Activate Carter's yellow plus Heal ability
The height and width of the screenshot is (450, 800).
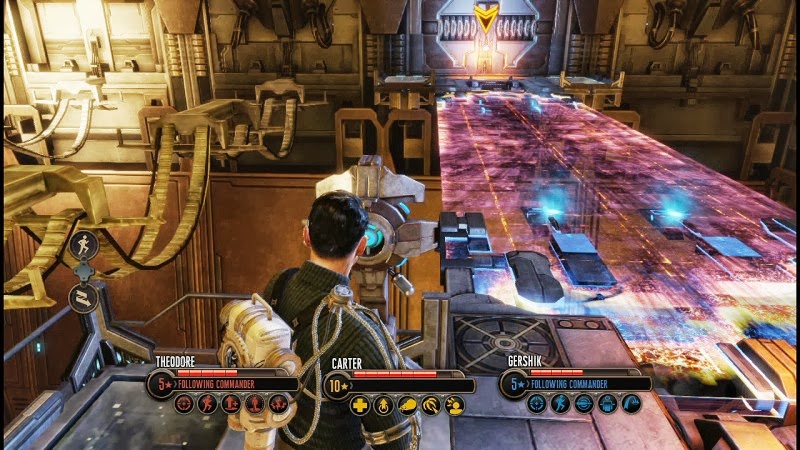(359, 405)
